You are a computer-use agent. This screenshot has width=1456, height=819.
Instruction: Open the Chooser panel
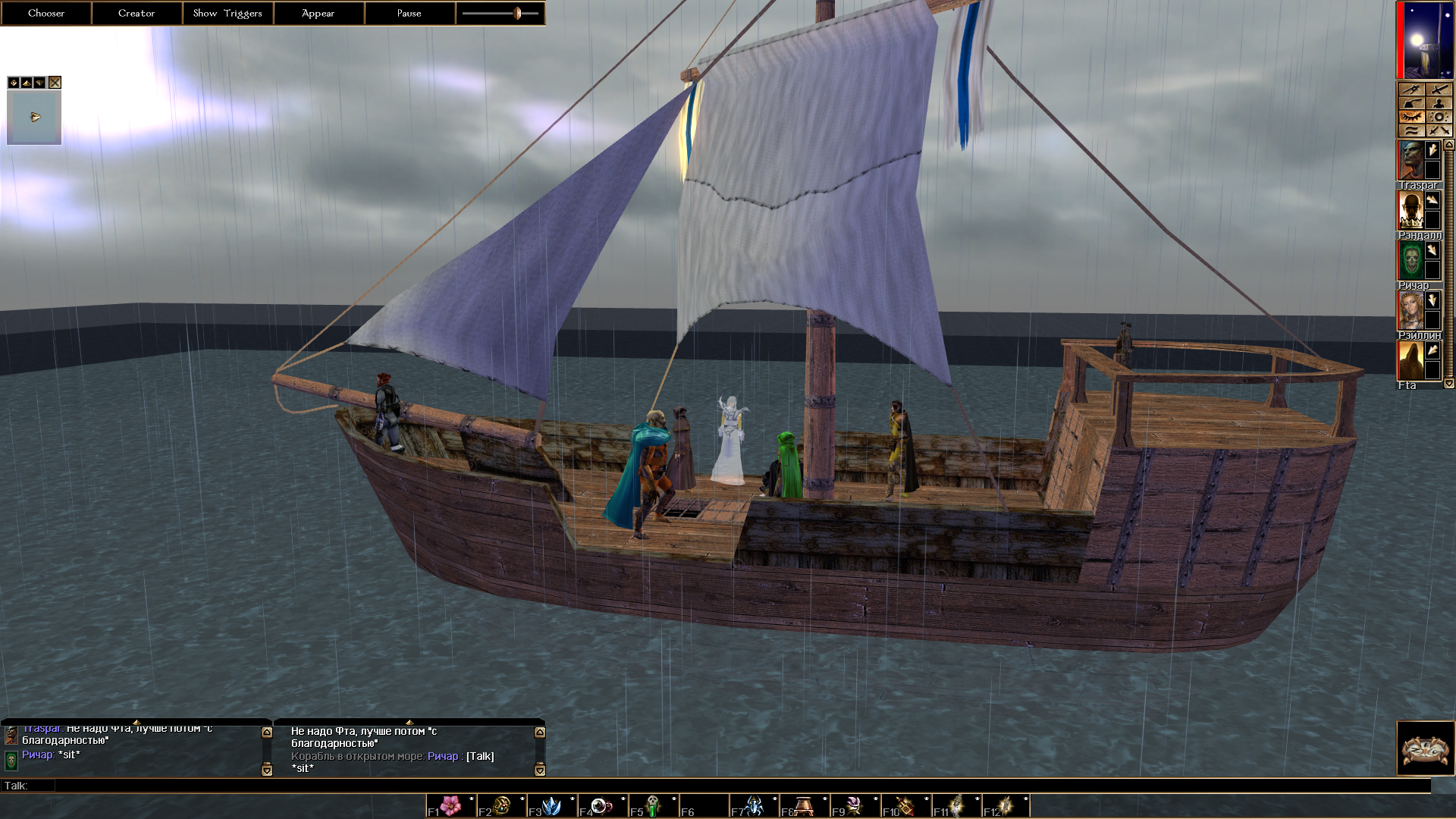[46, 13]
